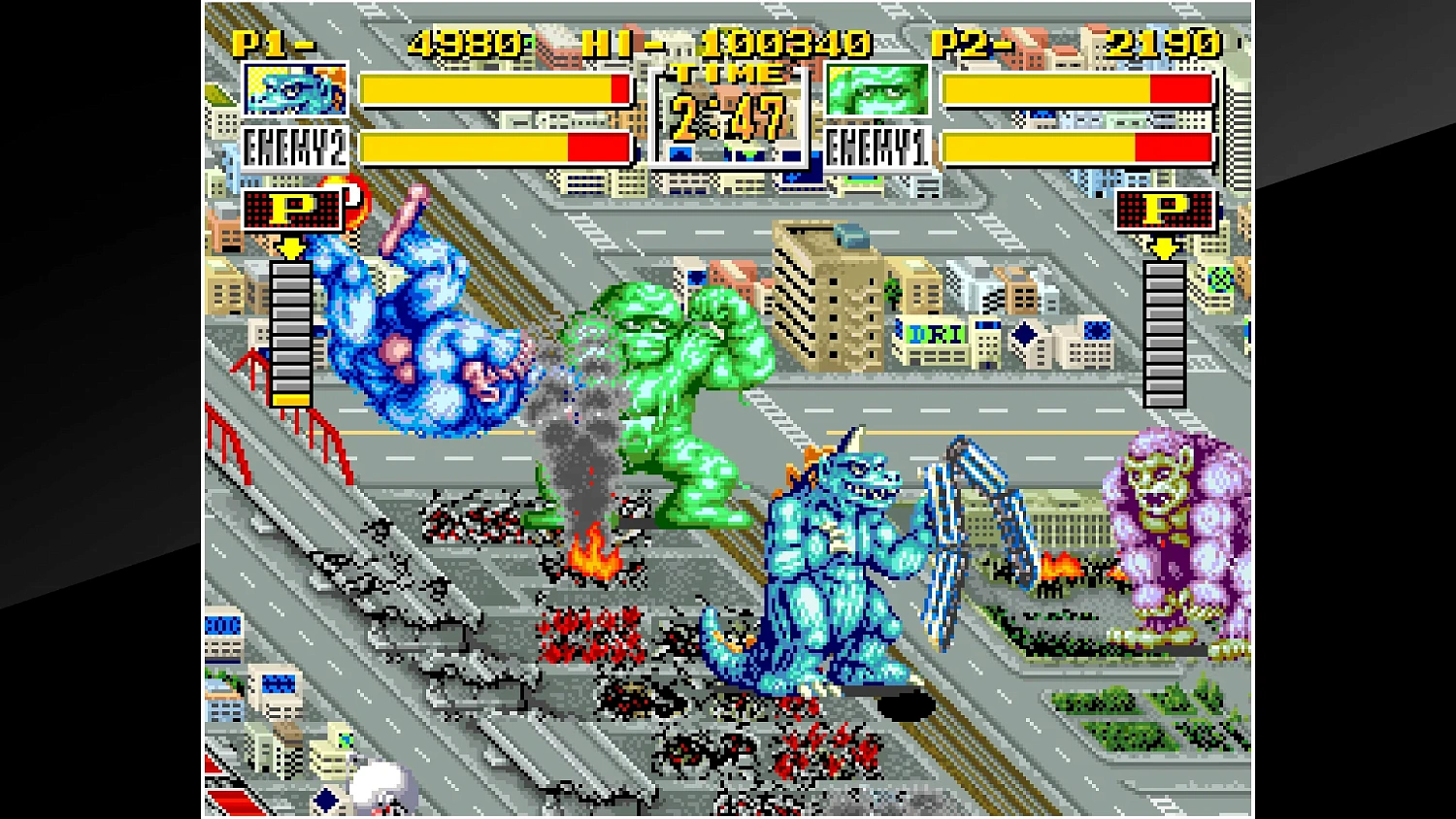This screenshot has height=819, width=1456.
Task: Select the right P power-up icon
Action: [1165, 208]
